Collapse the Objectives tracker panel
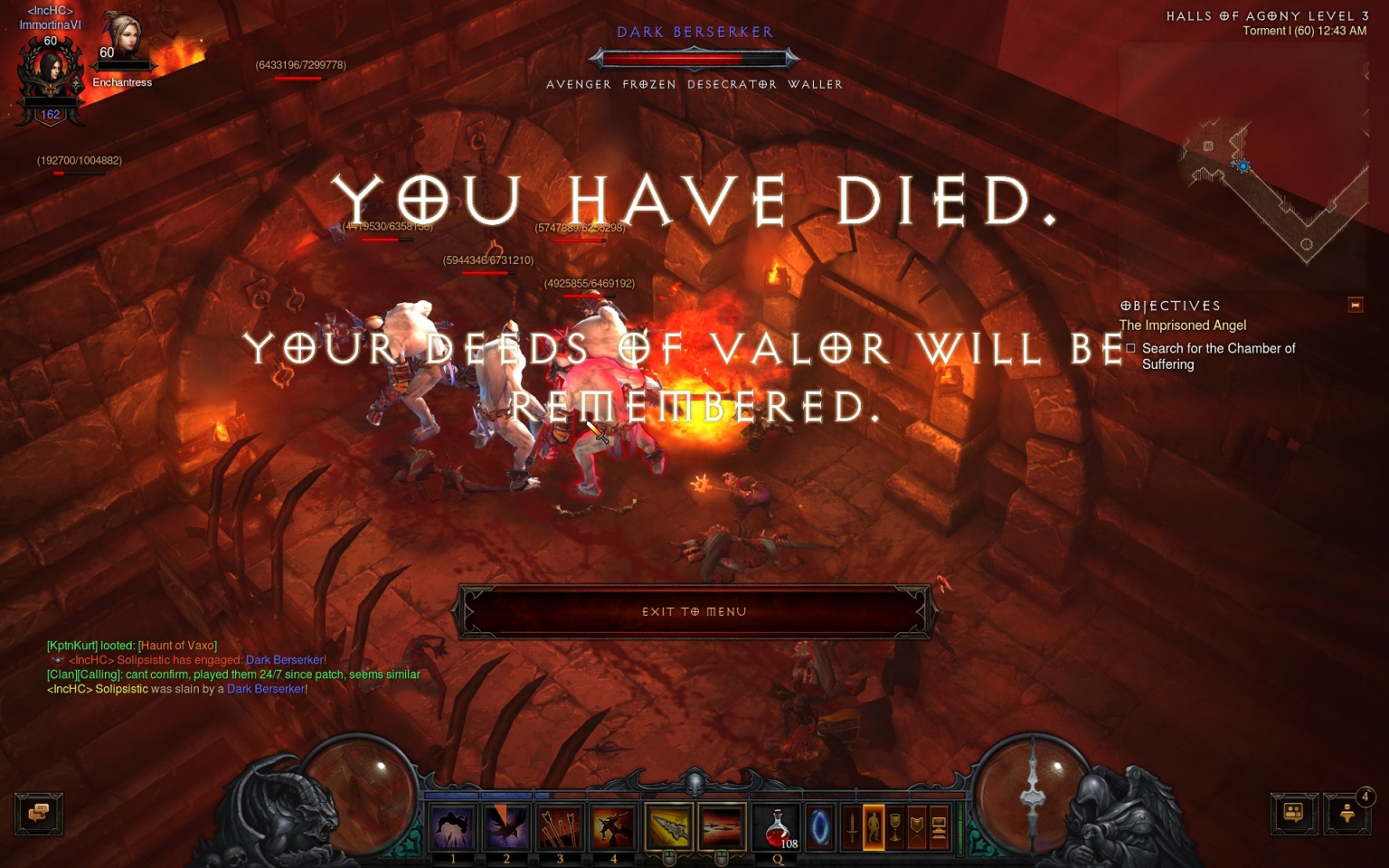The height and width of the screenshot is (868, 1389). click(1355, 306)
